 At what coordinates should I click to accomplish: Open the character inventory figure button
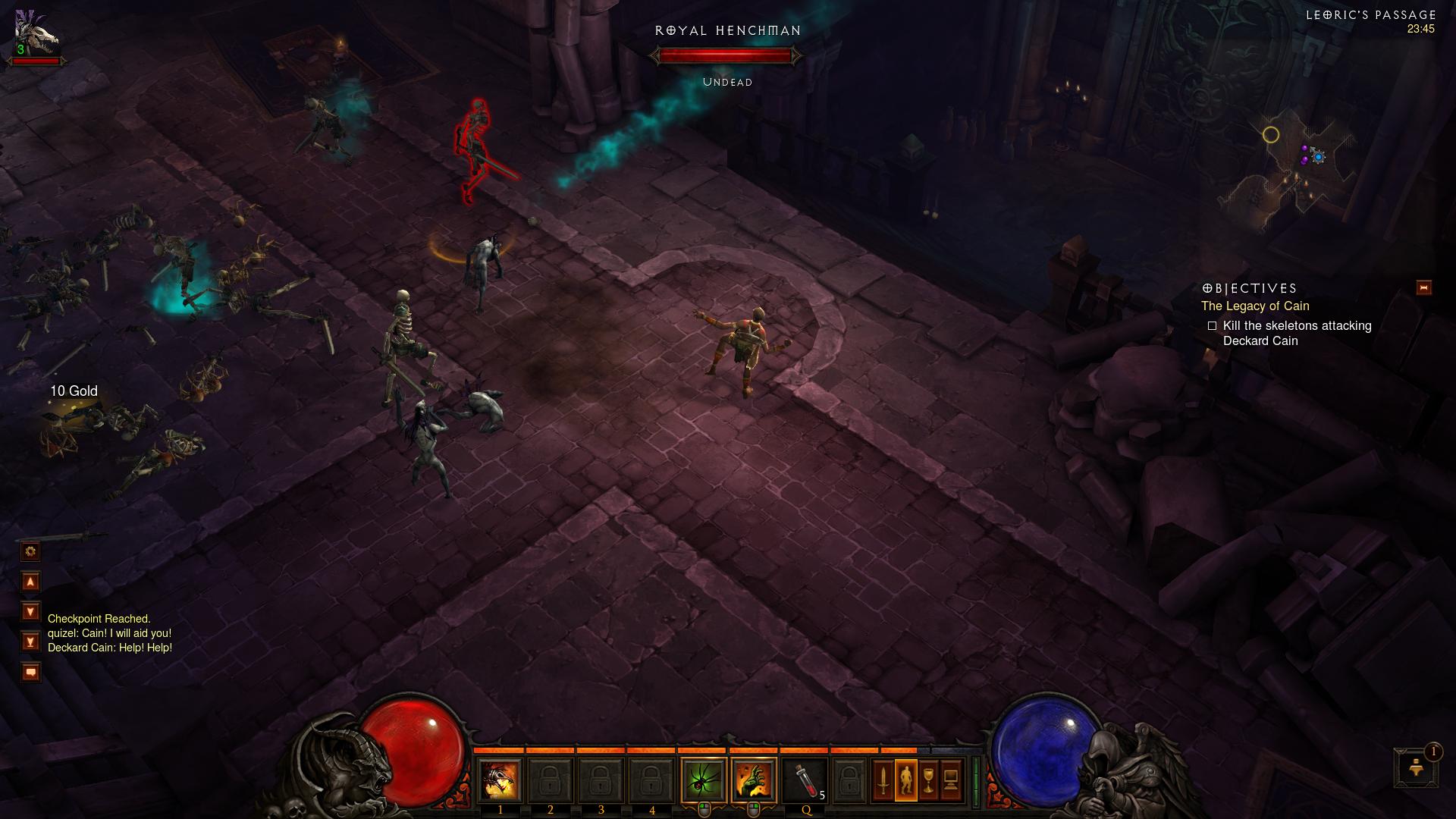coord(905,780)
